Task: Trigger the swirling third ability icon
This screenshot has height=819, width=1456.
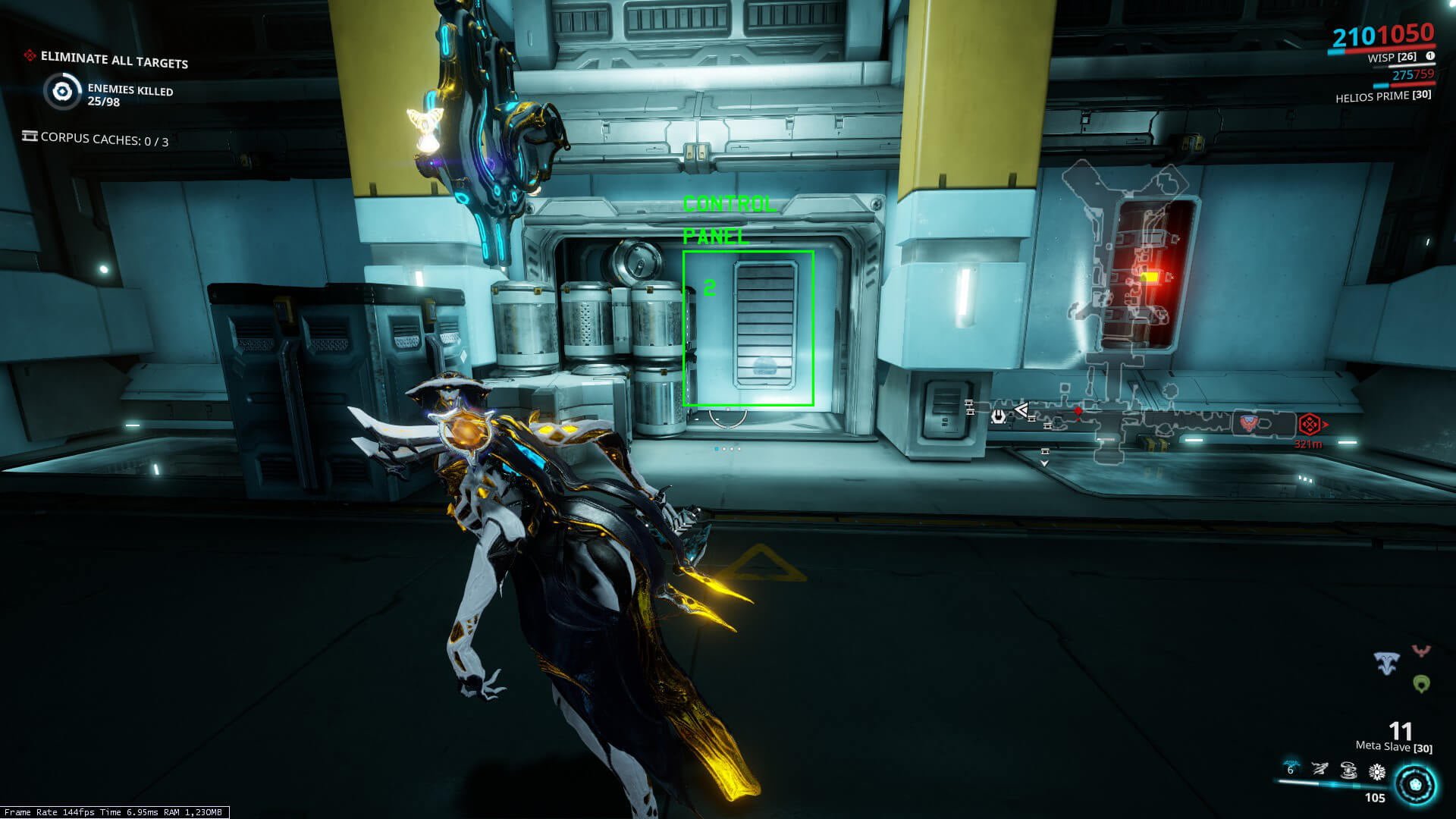Action: (x=1348, y=771)
